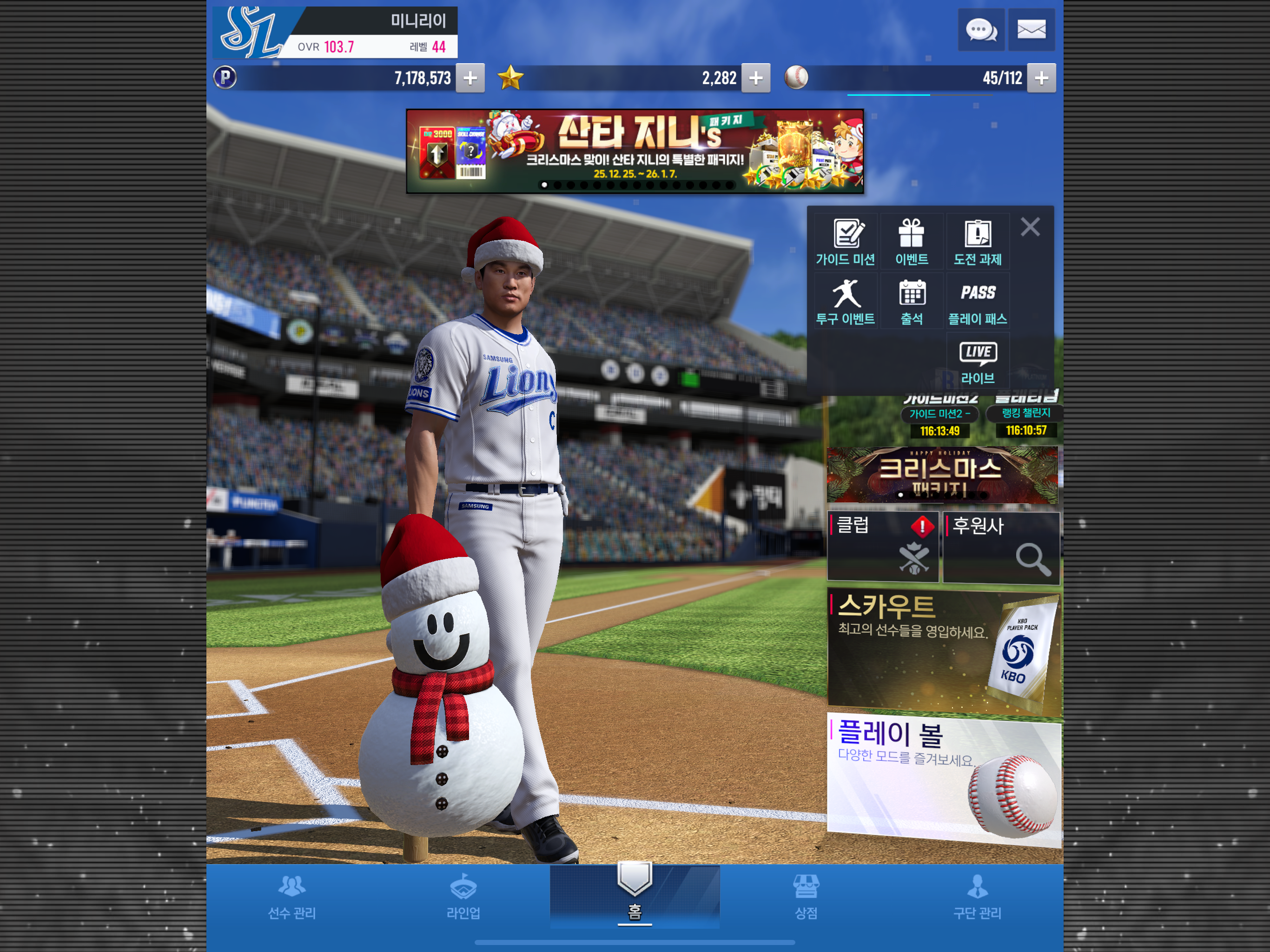Close the quick menu panel
The image size is (1270, 952).
[x=1030, y=227]
